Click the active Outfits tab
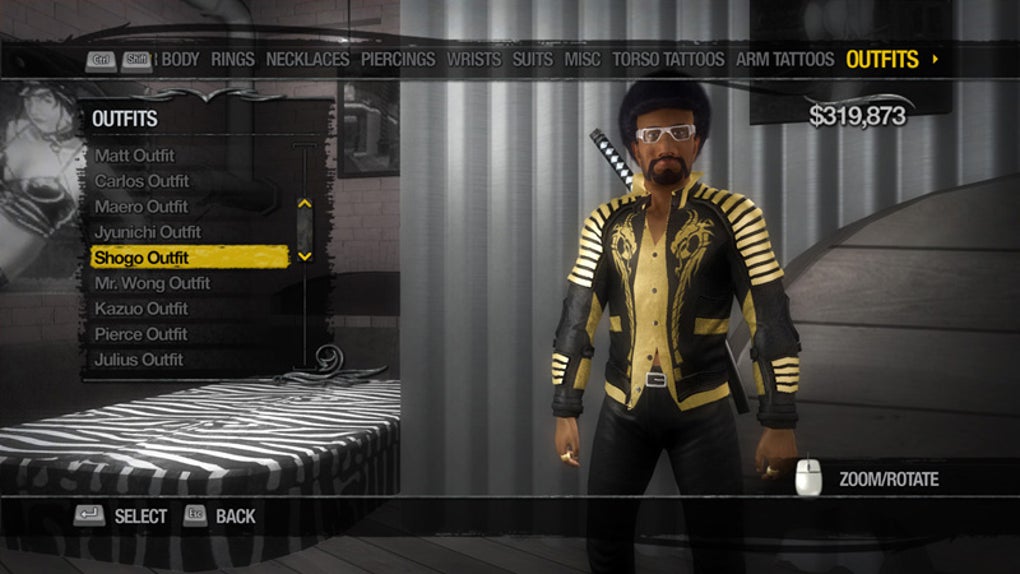This screenshot has height=574, width=1020. pos(882,59)
